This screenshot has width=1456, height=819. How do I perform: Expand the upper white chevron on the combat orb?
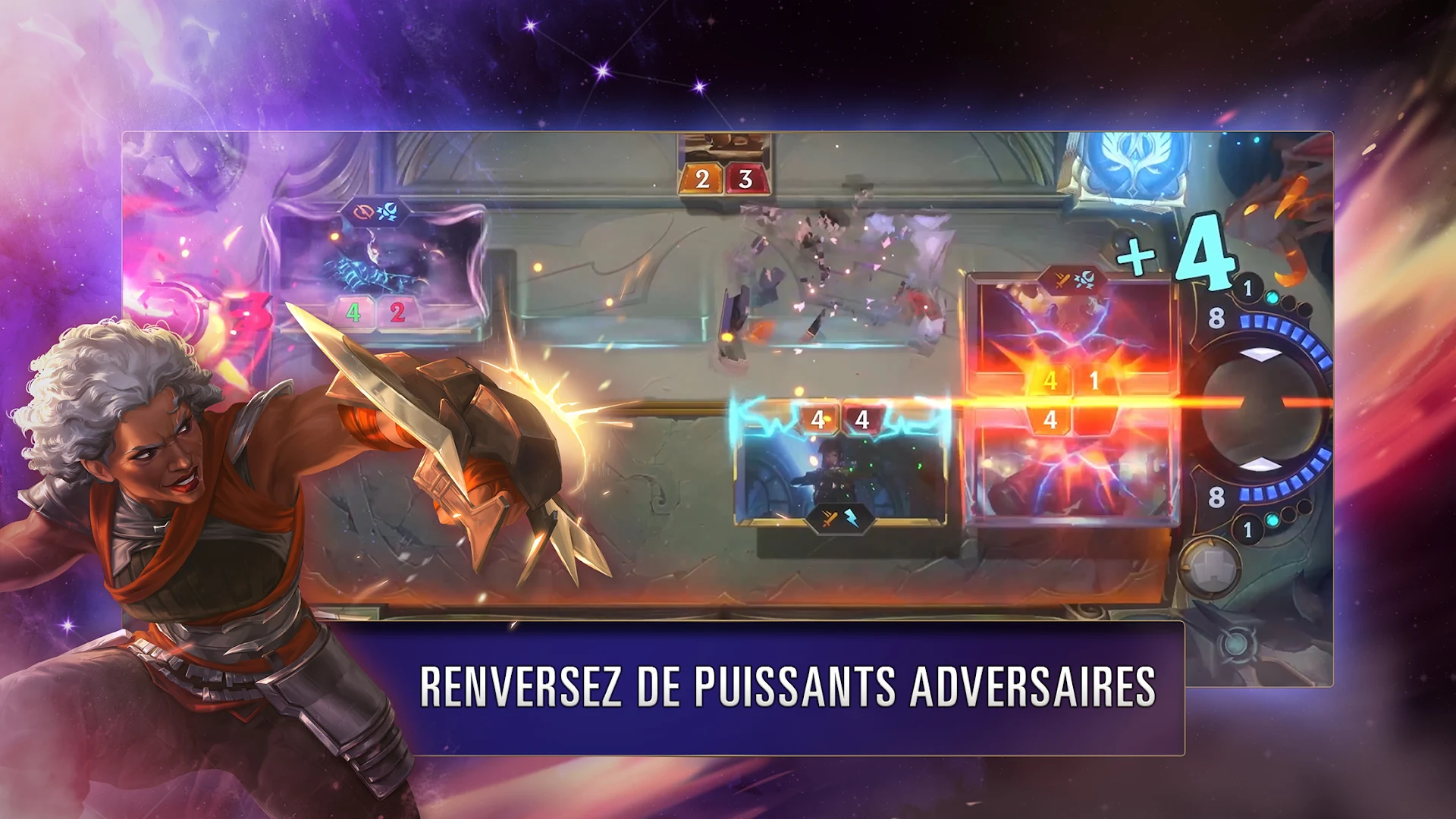[x=1261, y=353]
